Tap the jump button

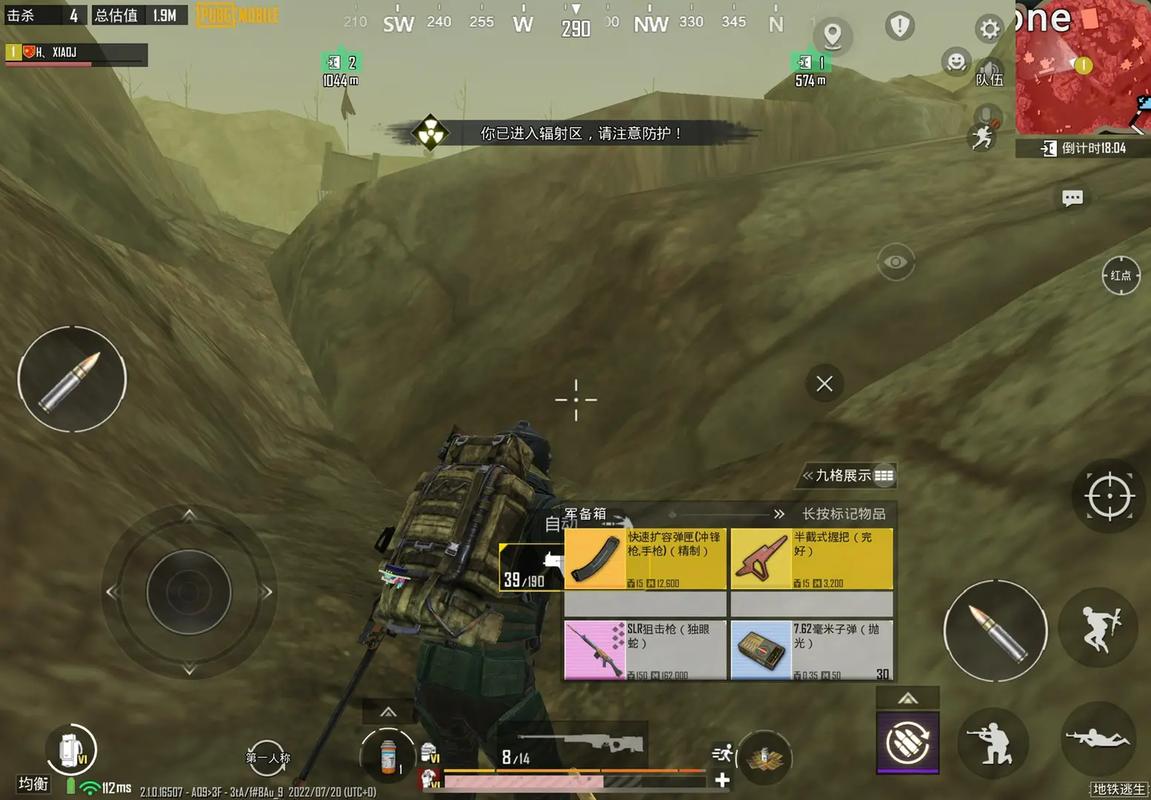click(1096, 627)
